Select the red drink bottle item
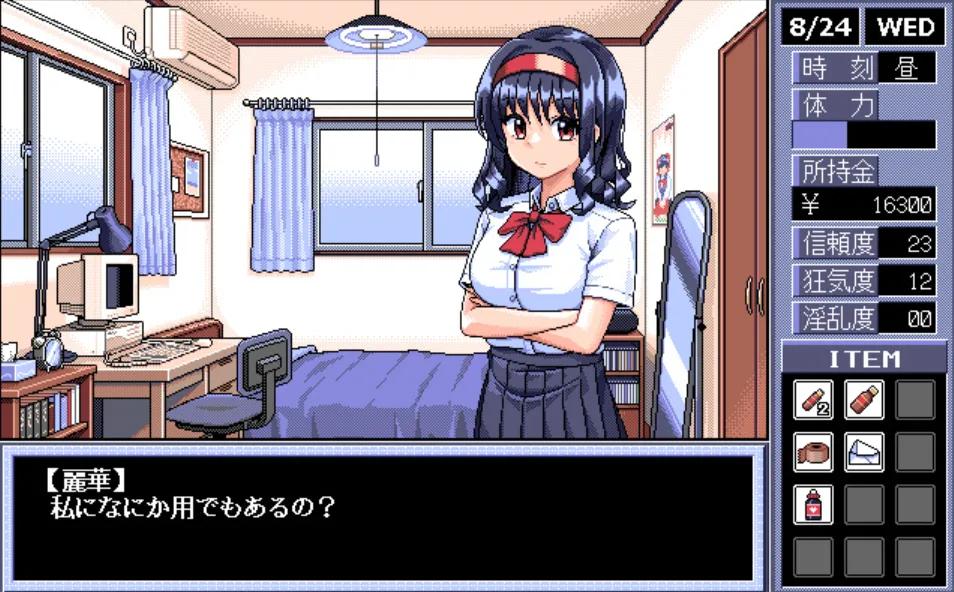Image resolution: width=954 pixels, height=592 pixels. coord(864,400)
